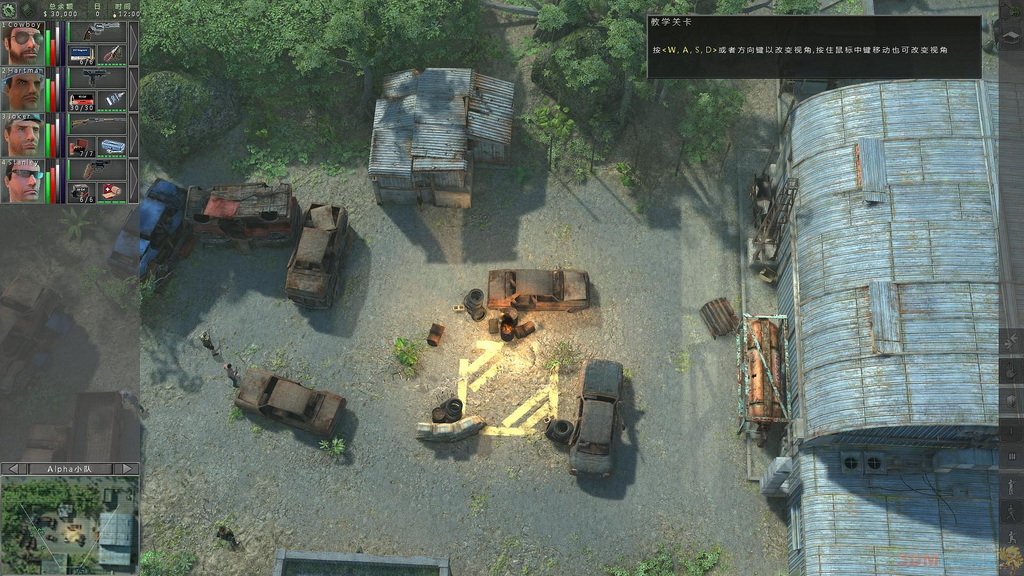Select Joker's blue toolbox item slot
Screen dimensions: 1024x576
[112, 146]
